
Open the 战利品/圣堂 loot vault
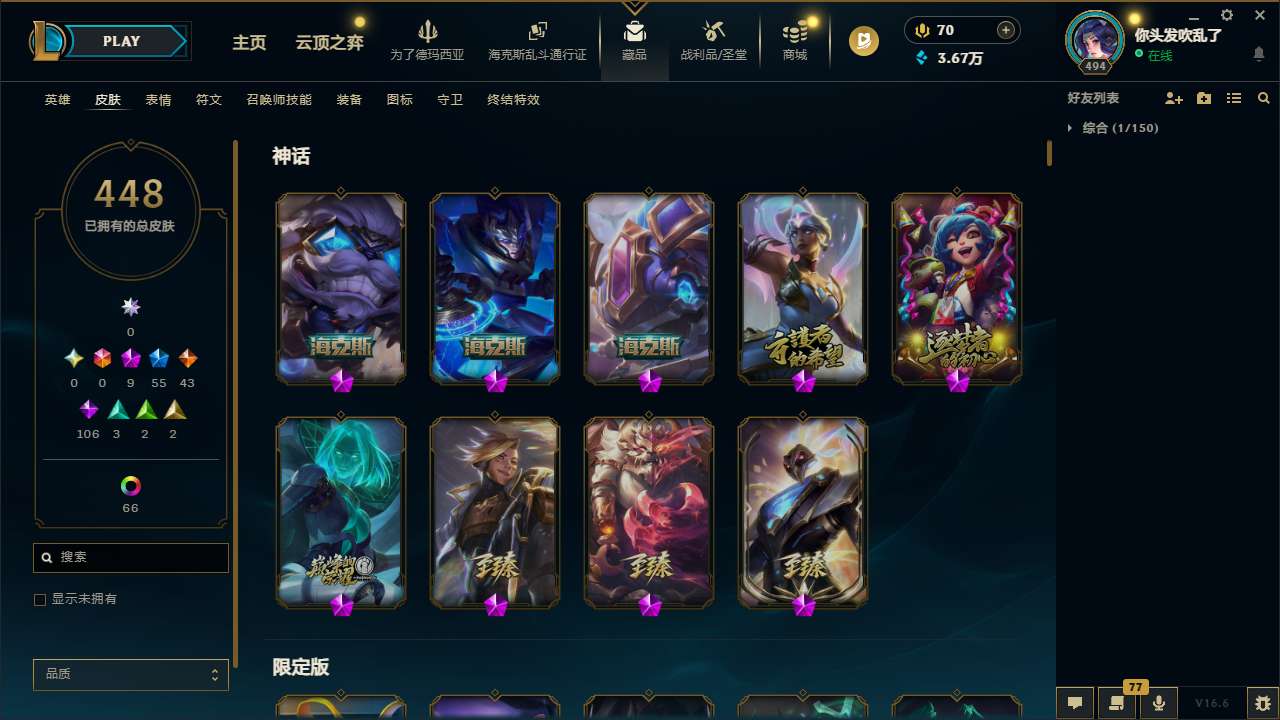pos(713,42)
